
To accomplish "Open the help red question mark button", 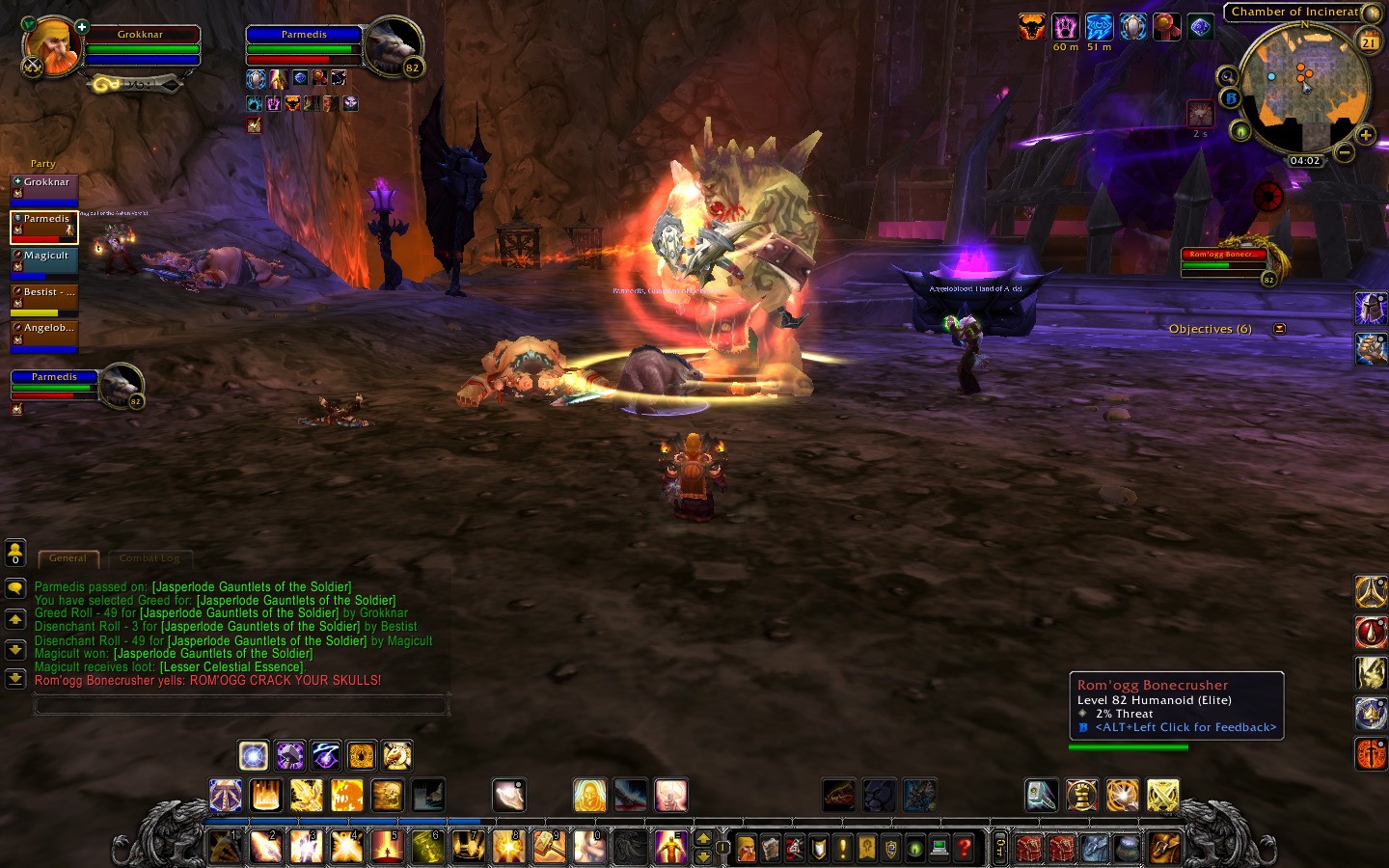I will coord(964,849).
